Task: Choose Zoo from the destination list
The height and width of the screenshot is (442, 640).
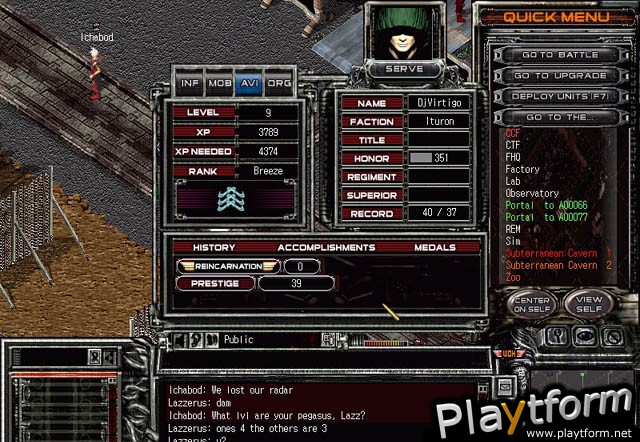Action: click(513, 277)
